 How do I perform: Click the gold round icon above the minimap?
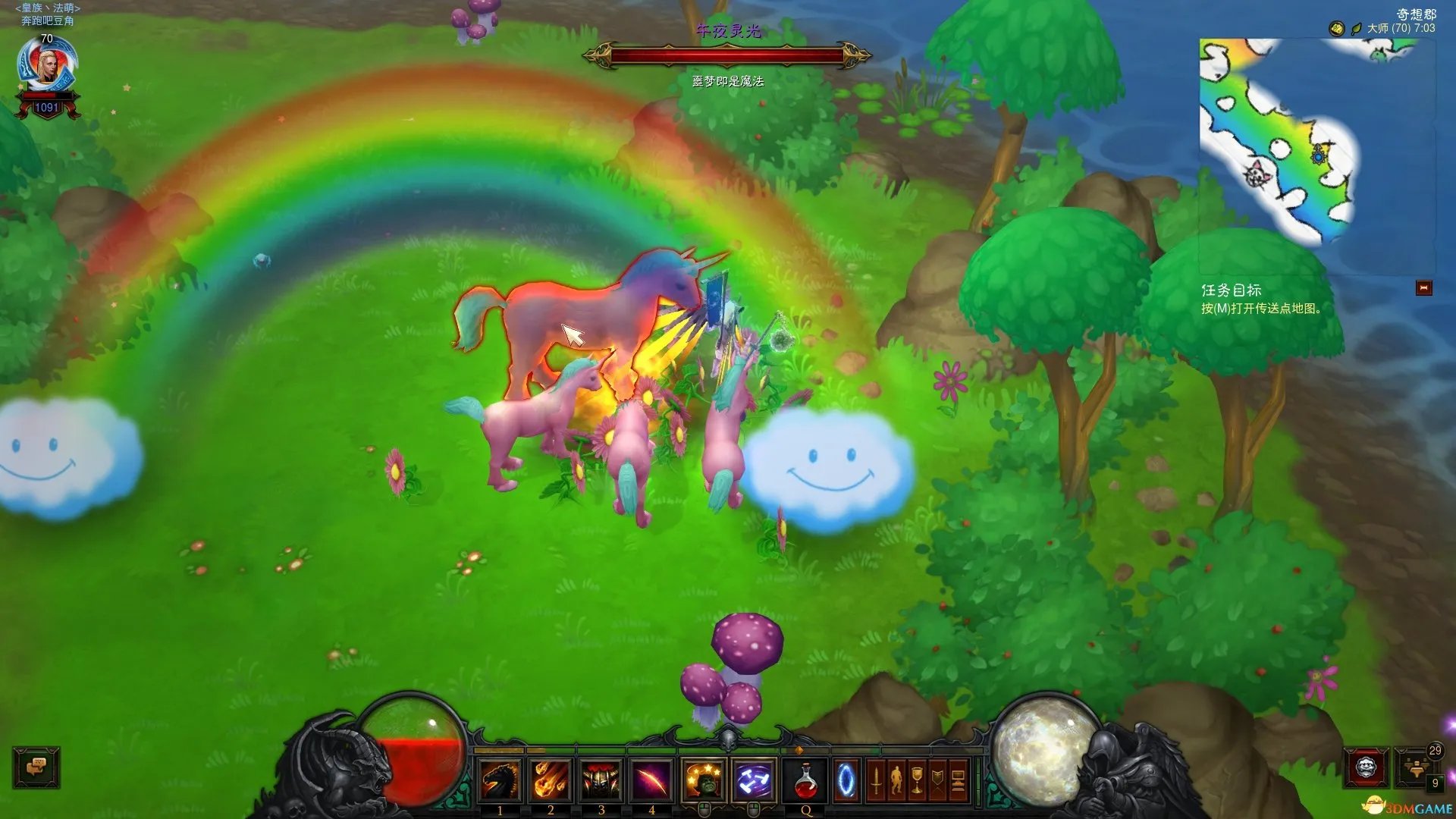1336,29
